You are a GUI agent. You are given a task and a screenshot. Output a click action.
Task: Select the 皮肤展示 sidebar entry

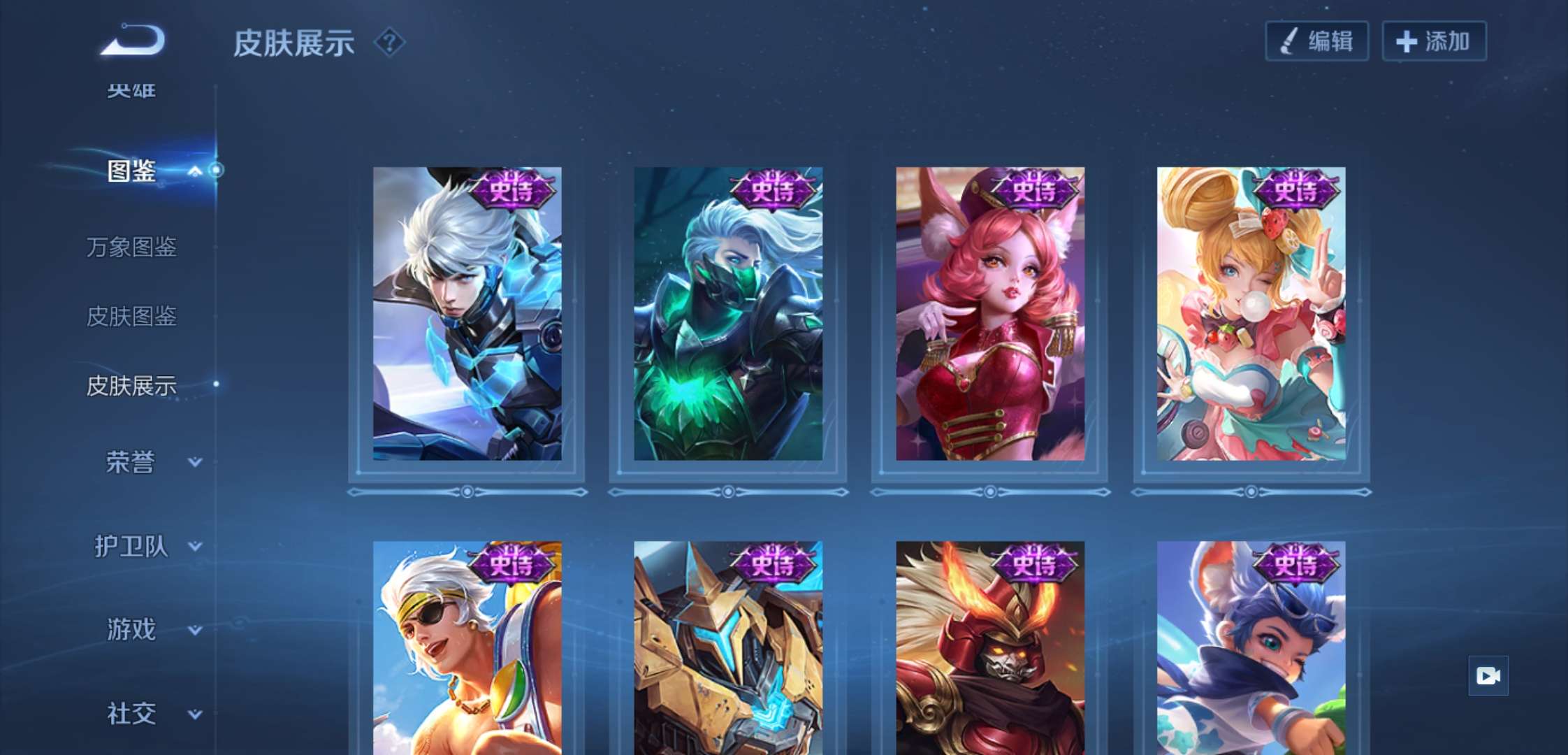click(x=131, y=385)
